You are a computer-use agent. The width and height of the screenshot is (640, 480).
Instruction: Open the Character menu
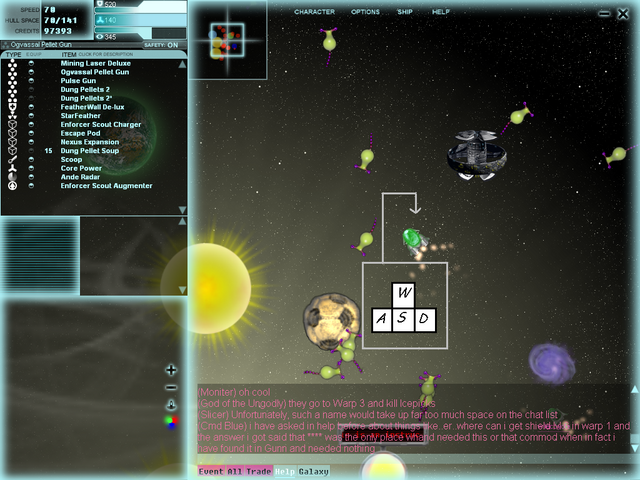pyautogui.click(x=314, y=12)
